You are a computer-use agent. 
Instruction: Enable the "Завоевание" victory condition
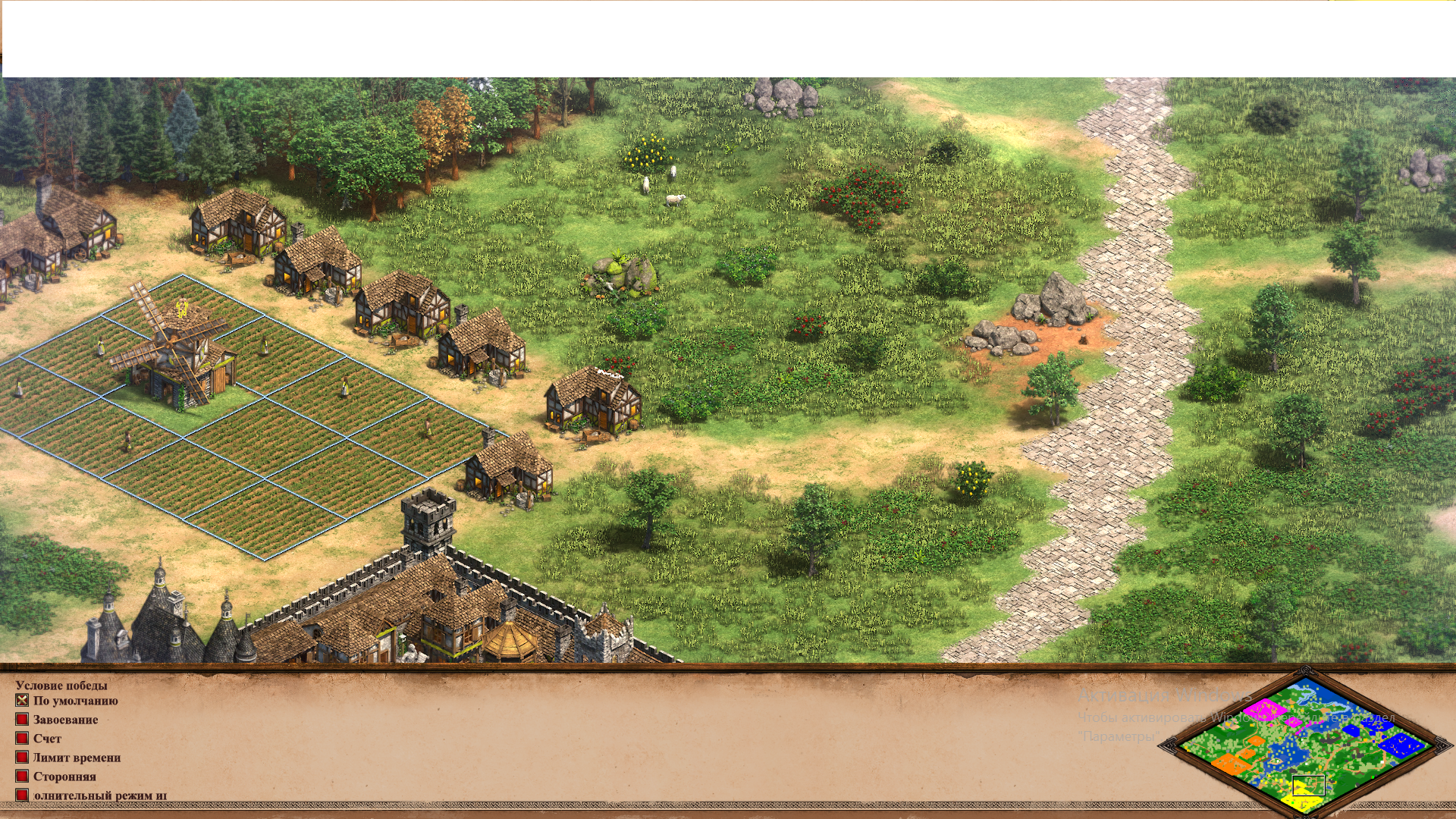(x=21, y=720)
